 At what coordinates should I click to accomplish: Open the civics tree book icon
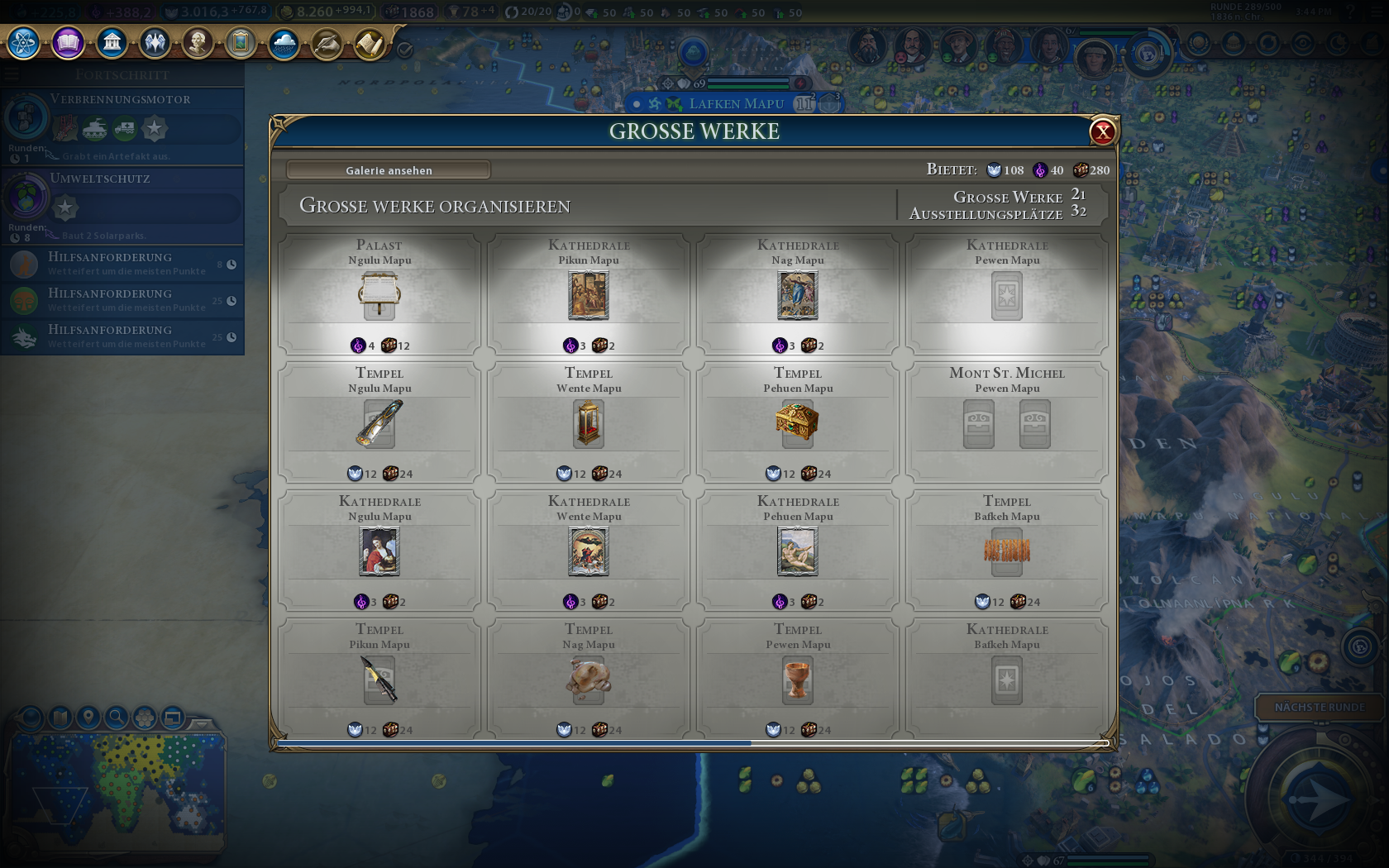tap(68, 42)
